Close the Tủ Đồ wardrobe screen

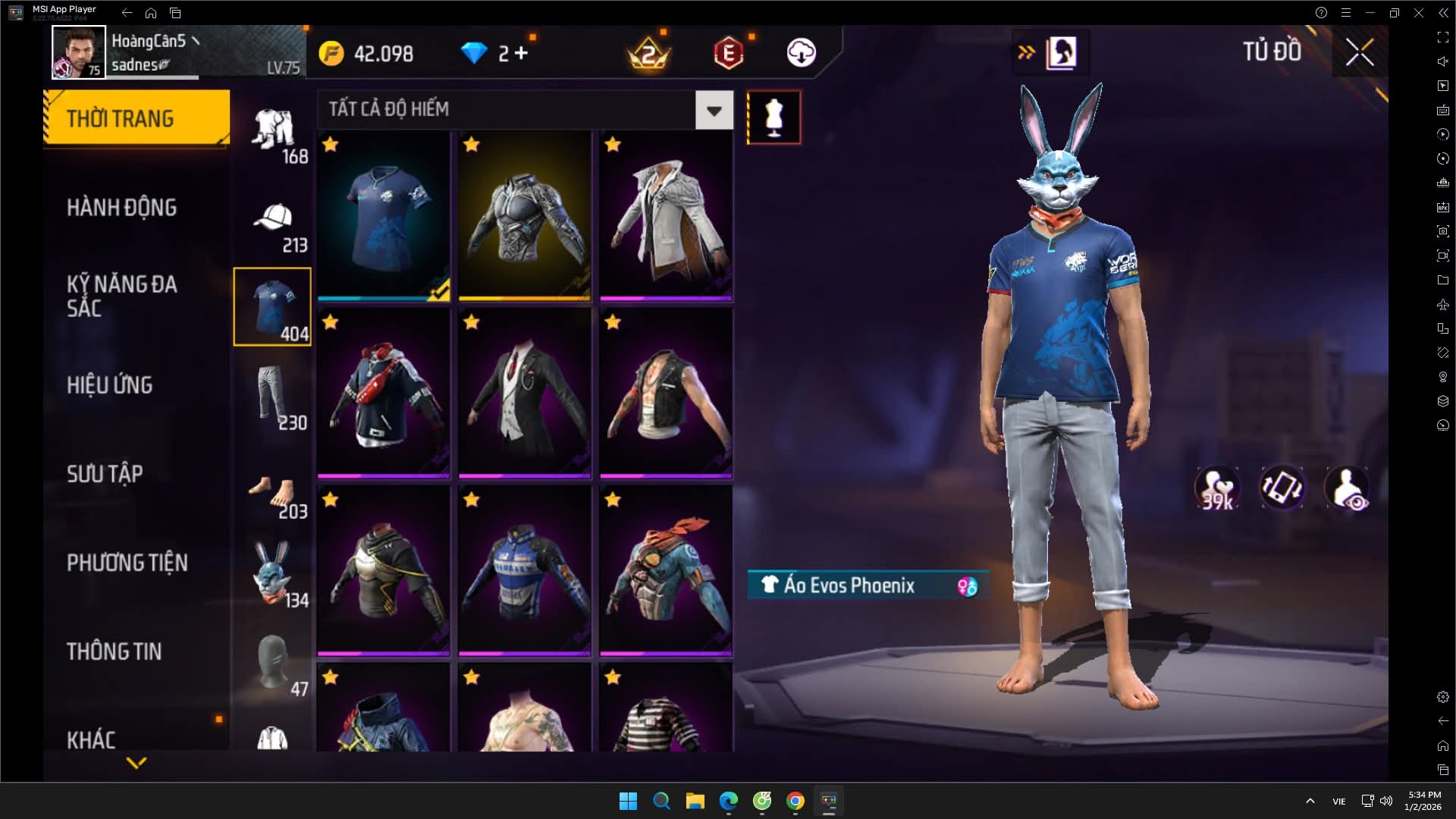point(1359,52)
